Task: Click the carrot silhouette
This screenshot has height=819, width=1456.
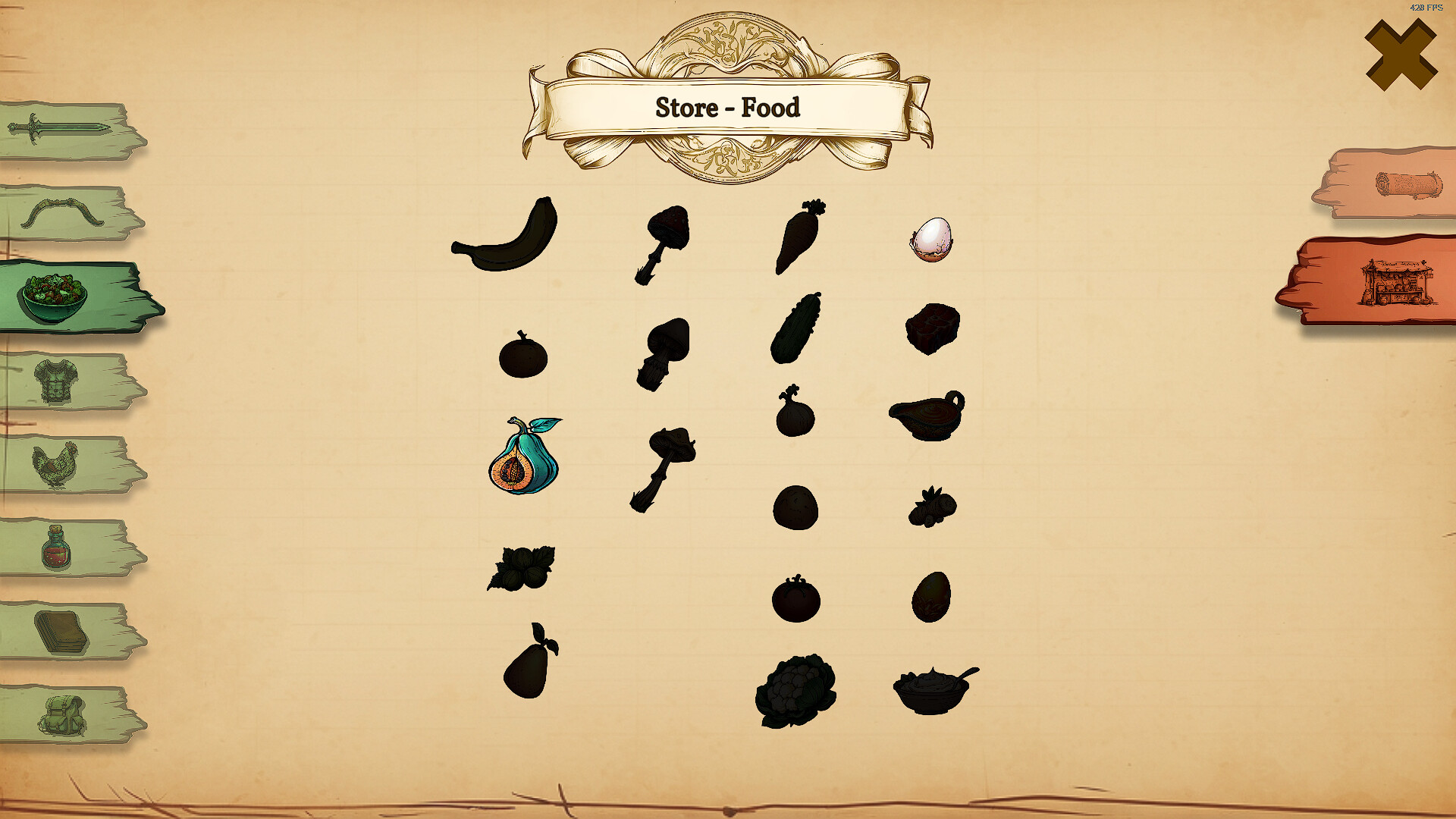Action: 798,239
